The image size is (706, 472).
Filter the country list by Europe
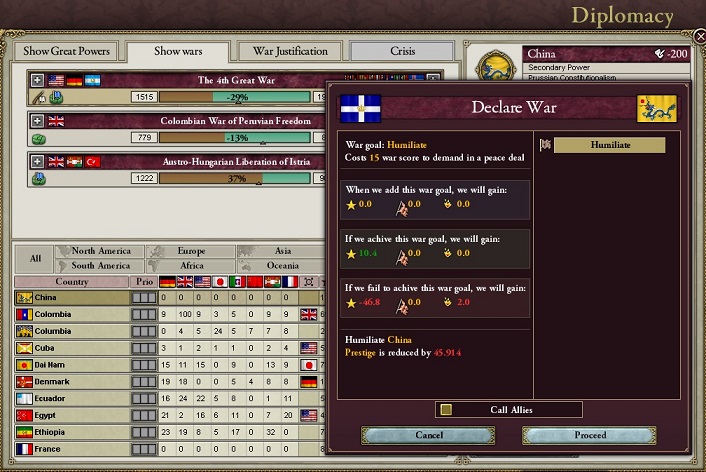(190, 251)
